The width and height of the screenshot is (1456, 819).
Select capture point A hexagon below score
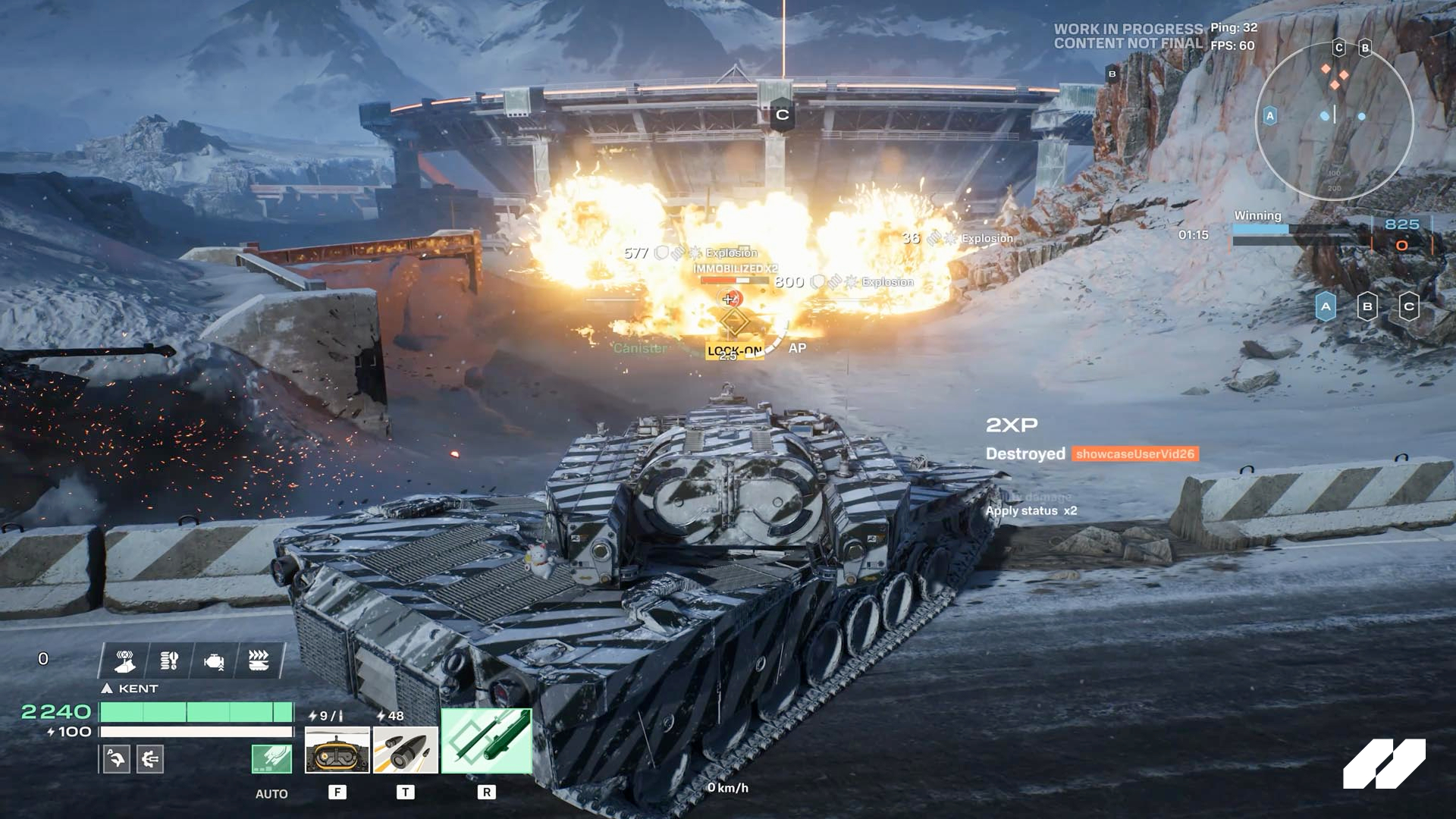click(1326, 307)
